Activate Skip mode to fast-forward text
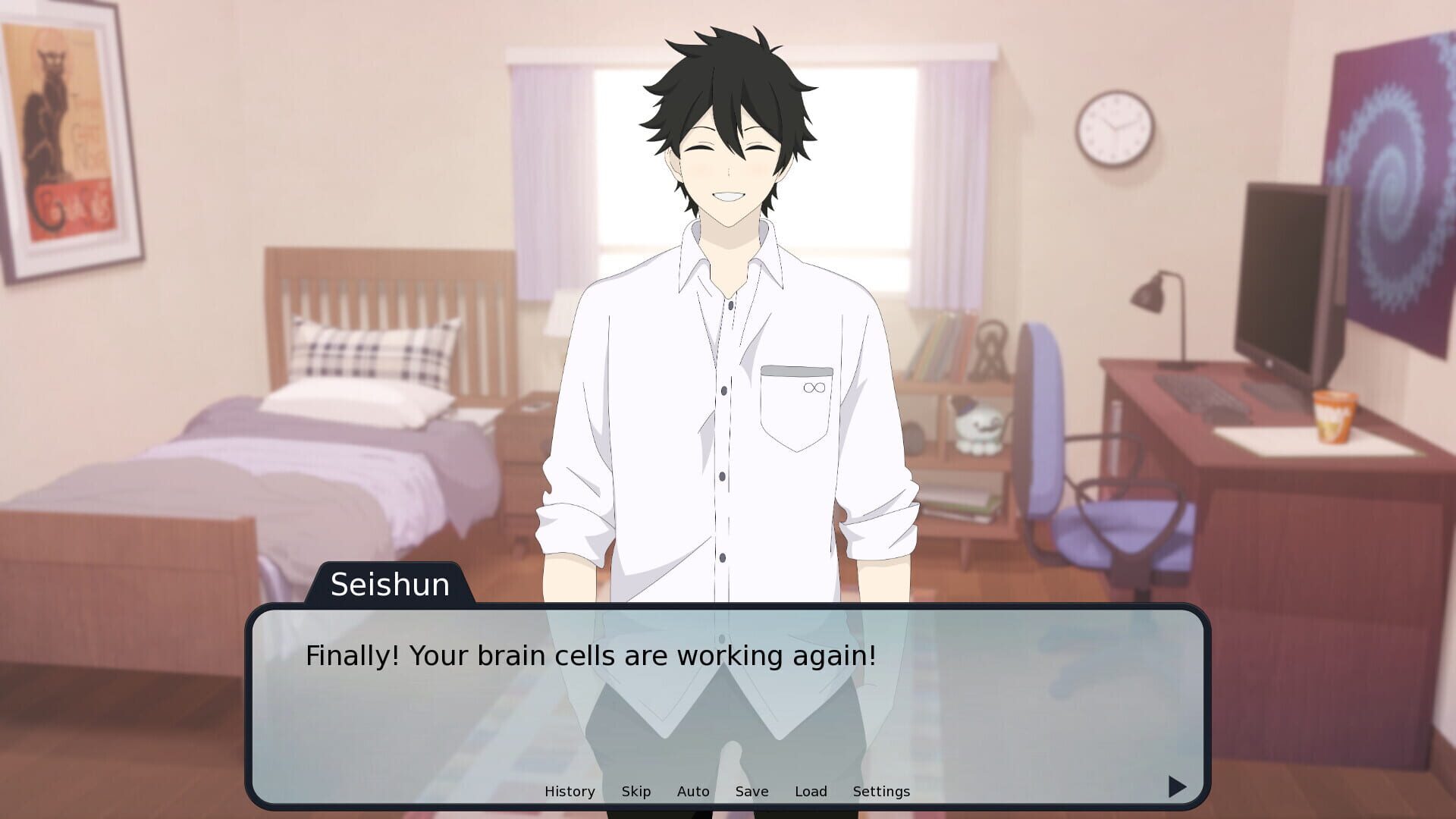1456x819 pixels. 635,791
